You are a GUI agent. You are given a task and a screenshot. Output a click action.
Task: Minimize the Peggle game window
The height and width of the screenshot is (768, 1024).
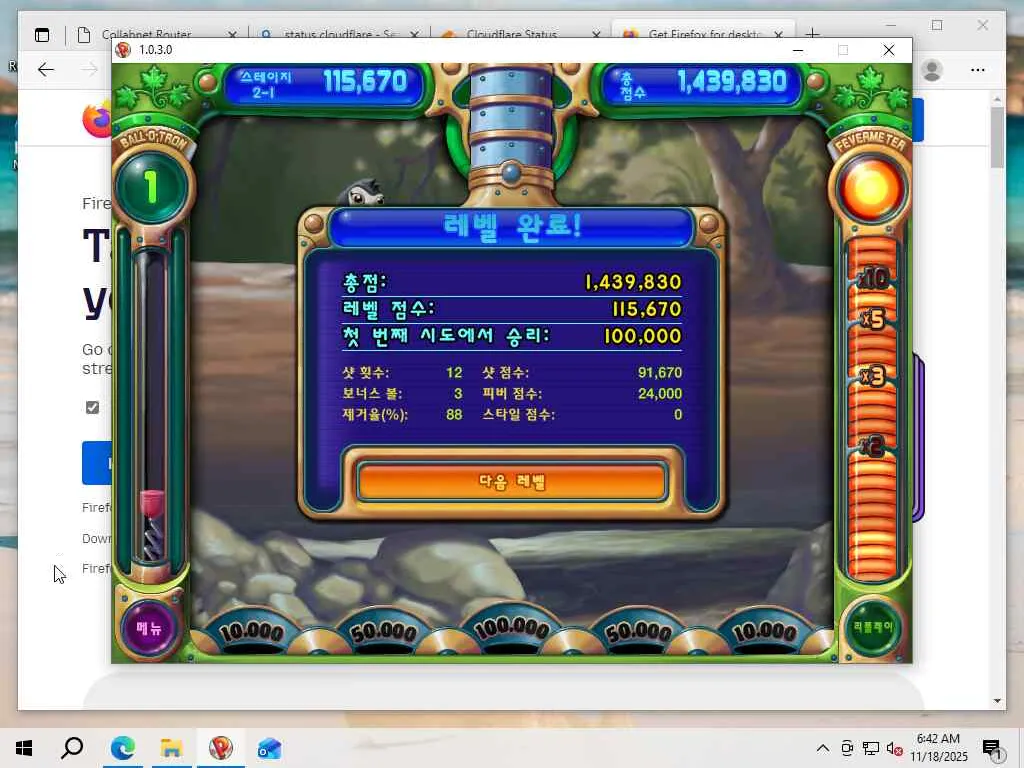coord(798,50)
